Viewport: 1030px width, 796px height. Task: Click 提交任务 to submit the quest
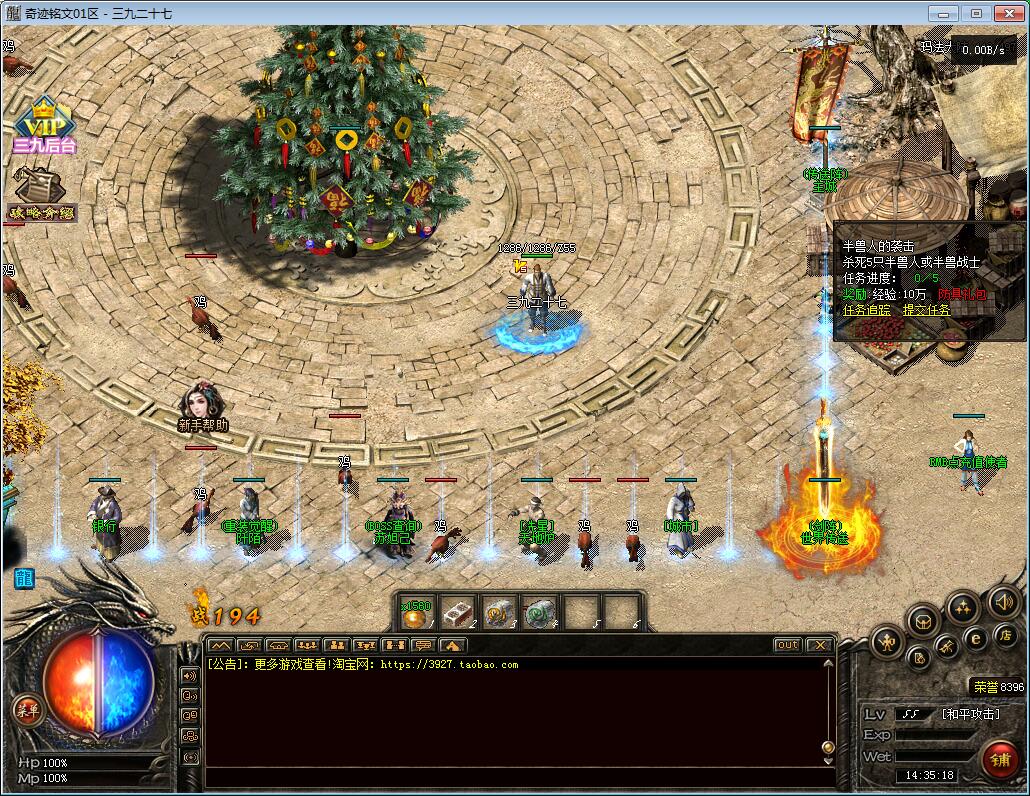click(927, 310)
